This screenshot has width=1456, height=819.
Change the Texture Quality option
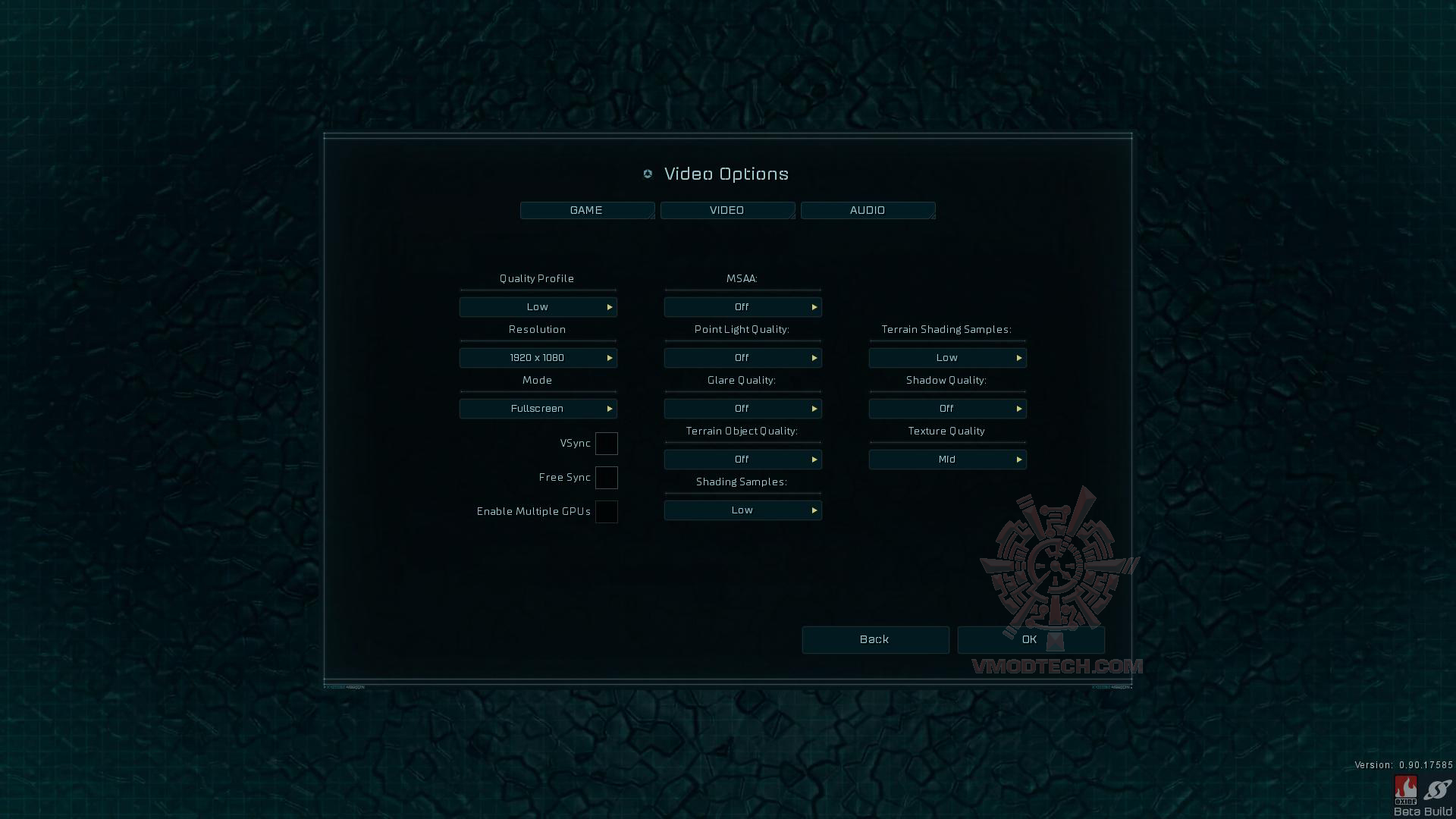pos(947,460)
